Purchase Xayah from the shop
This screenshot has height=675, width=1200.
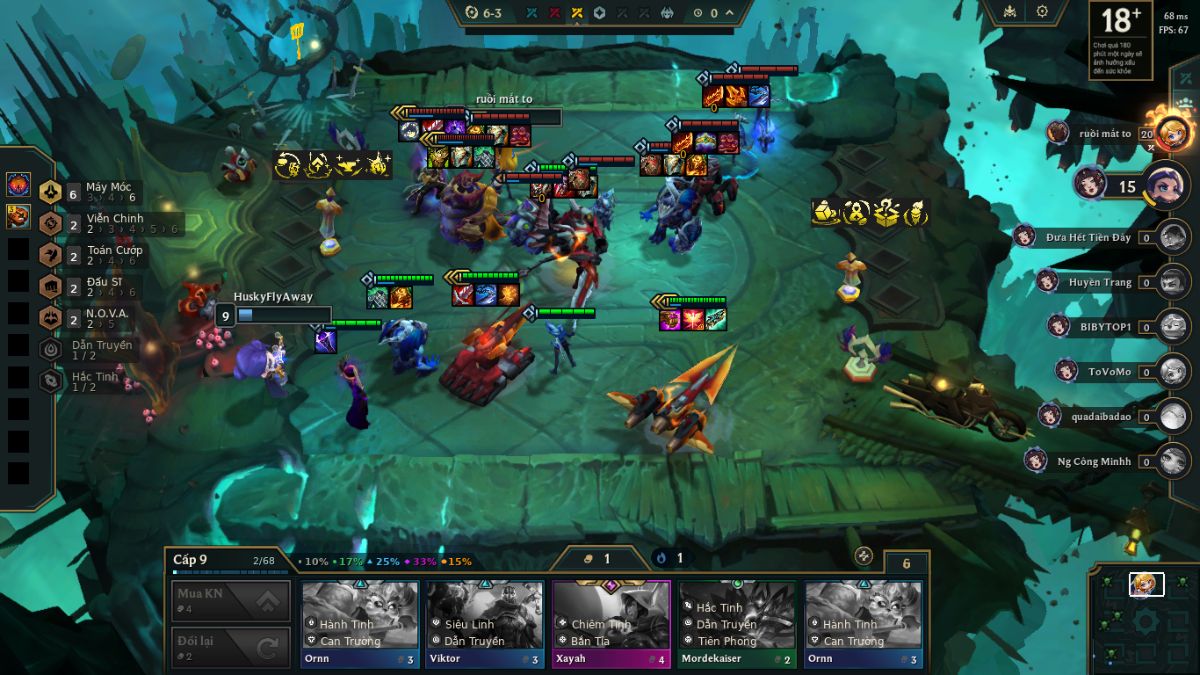click(x=611, y=623)
